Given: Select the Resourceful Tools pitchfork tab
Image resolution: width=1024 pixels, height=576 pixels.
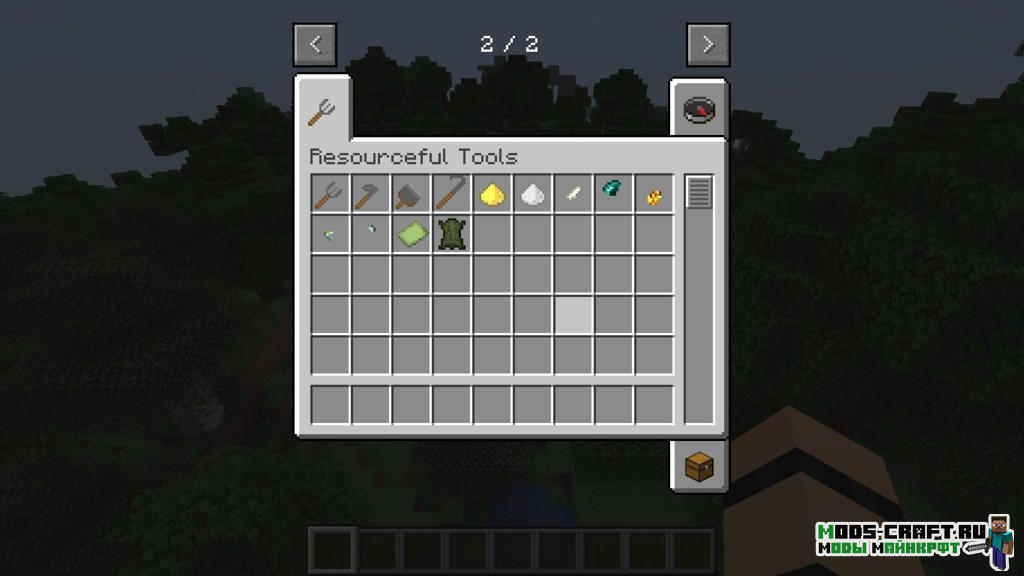Looking at the screenshot, I should 322,110.
